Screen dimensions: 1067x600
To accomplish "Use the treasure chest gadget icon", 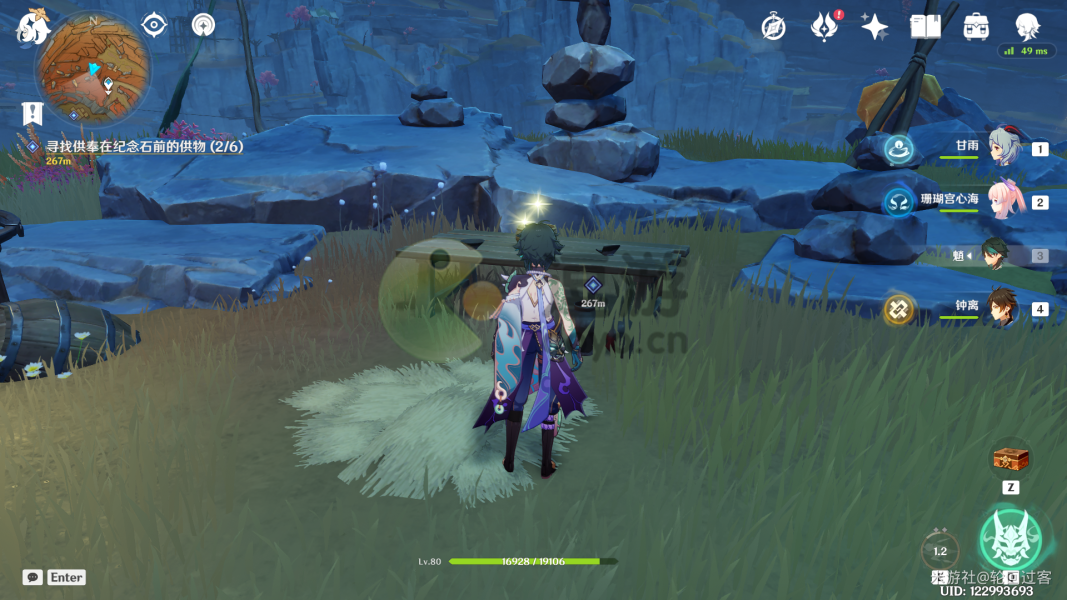I will coord(1010,460).
